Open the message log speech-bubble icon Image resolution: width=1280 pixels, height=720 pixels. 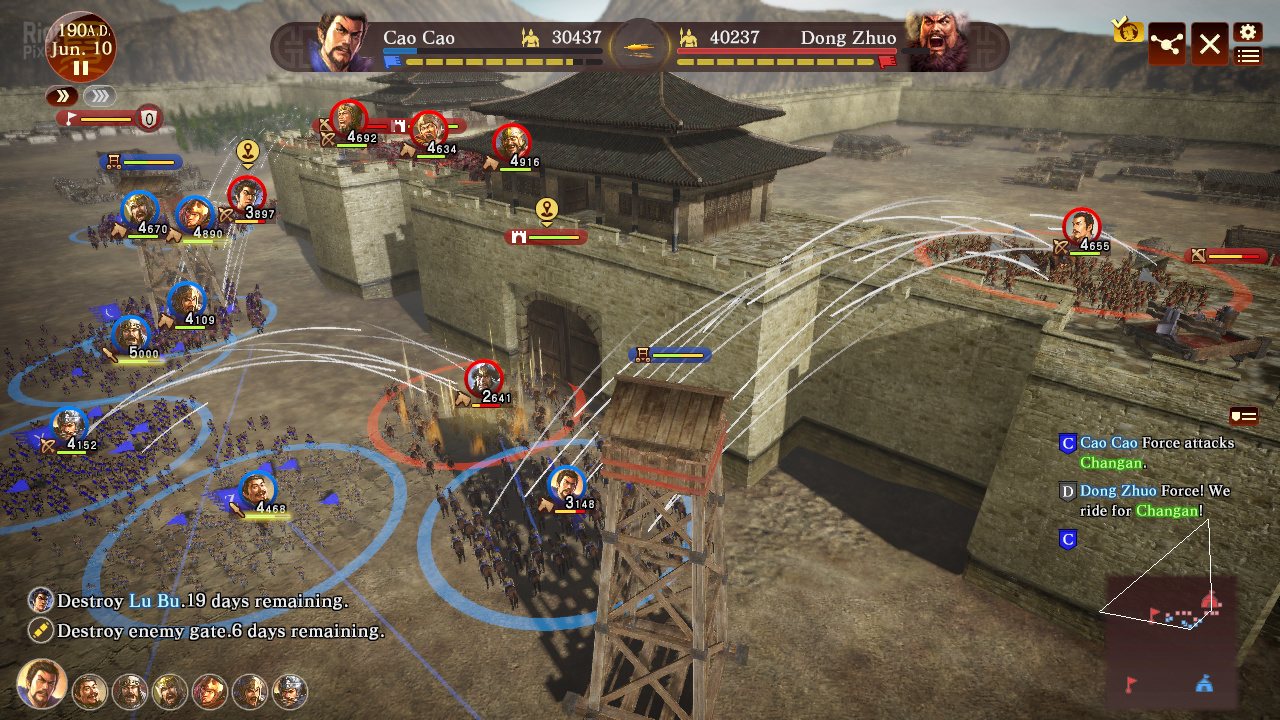pos(1243,416)
